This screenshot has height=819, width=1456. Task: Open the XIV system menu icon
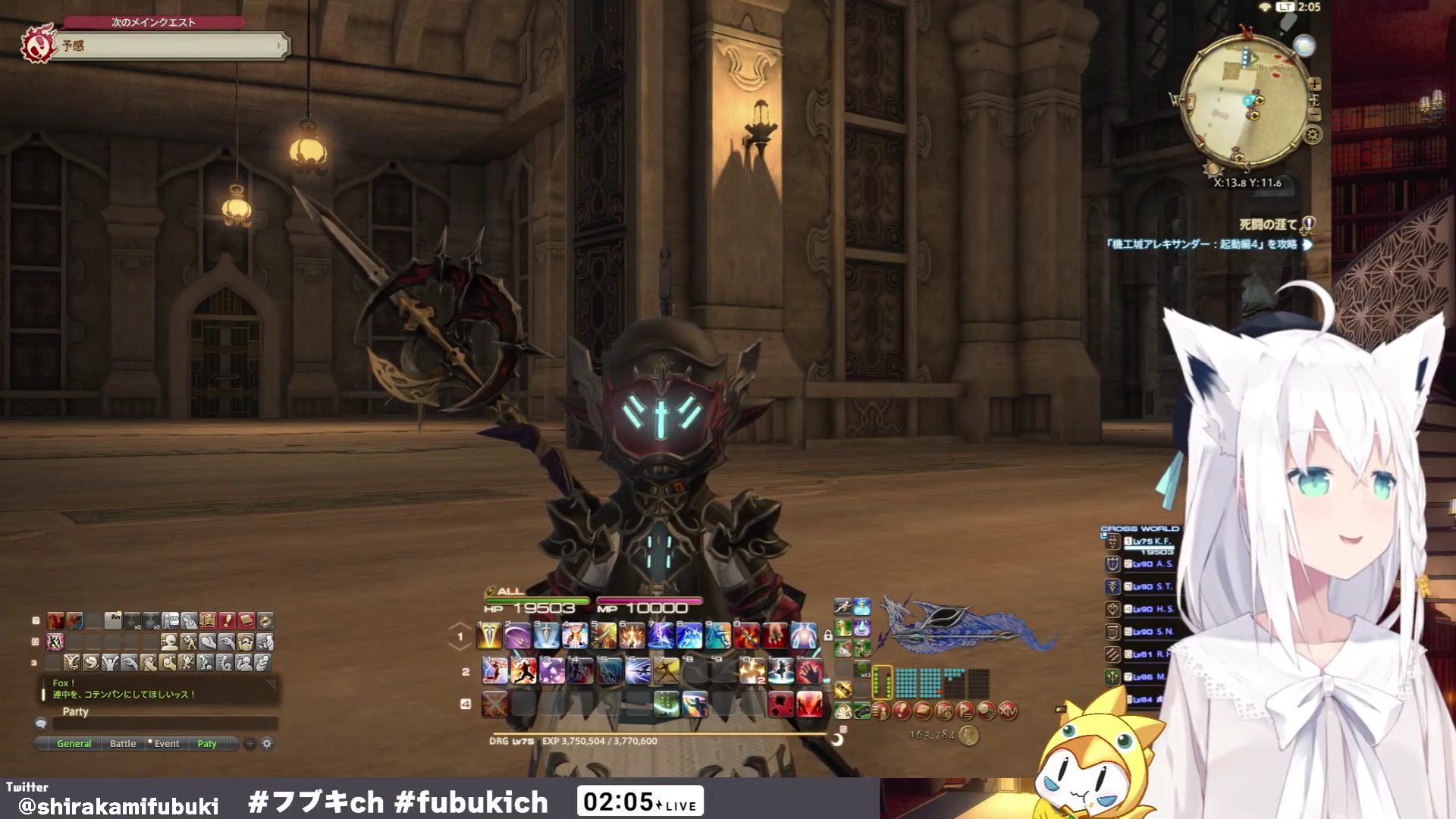1008,711
